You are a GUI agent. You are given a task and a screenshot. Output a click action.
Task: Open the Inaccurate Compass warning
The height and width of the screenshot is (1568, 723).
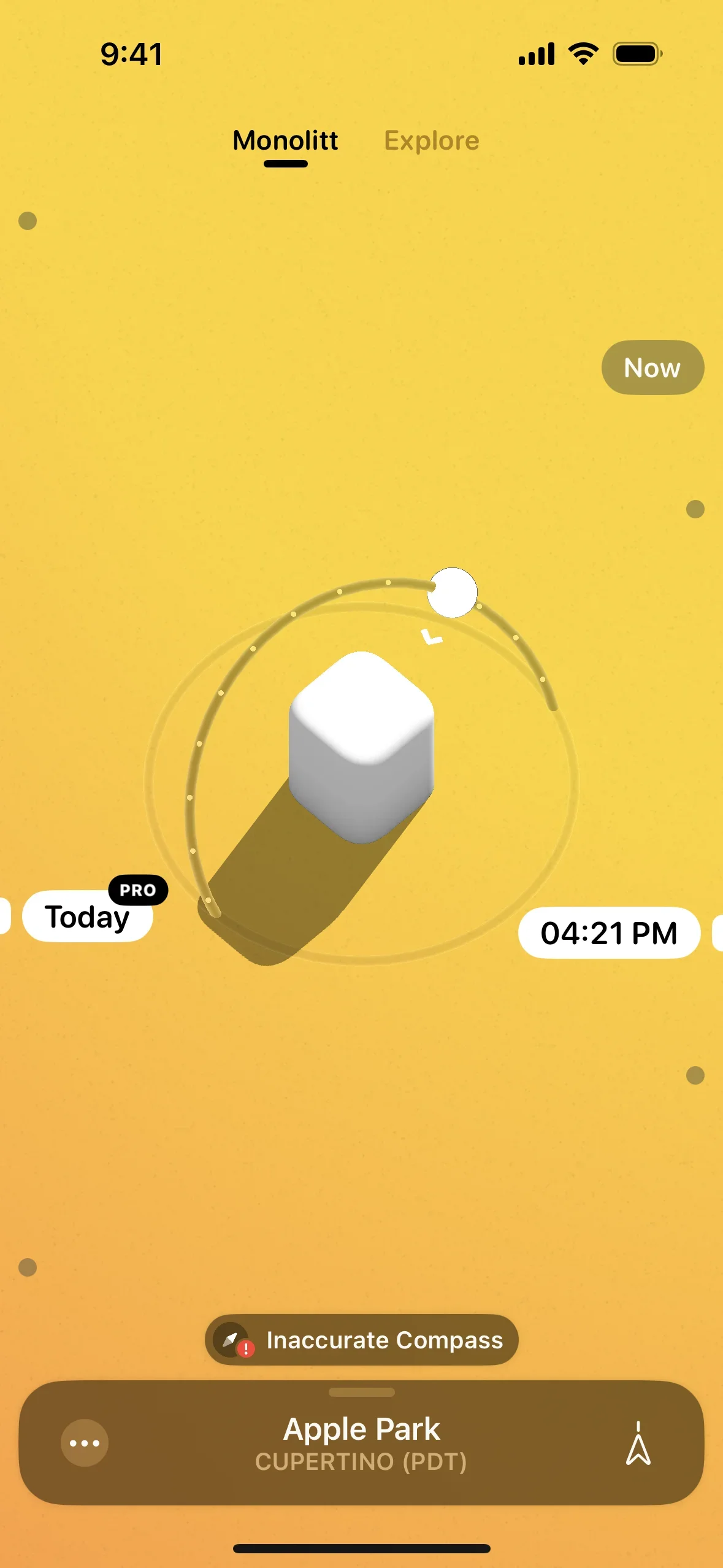(x=362, y=1340)
